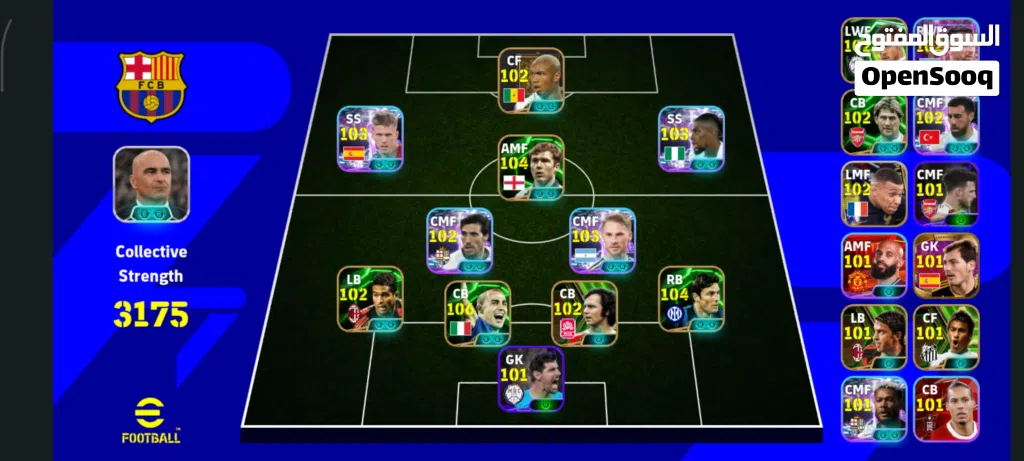Select the LB 101 substitute card
1024x461 pixels.
(874, 337)
